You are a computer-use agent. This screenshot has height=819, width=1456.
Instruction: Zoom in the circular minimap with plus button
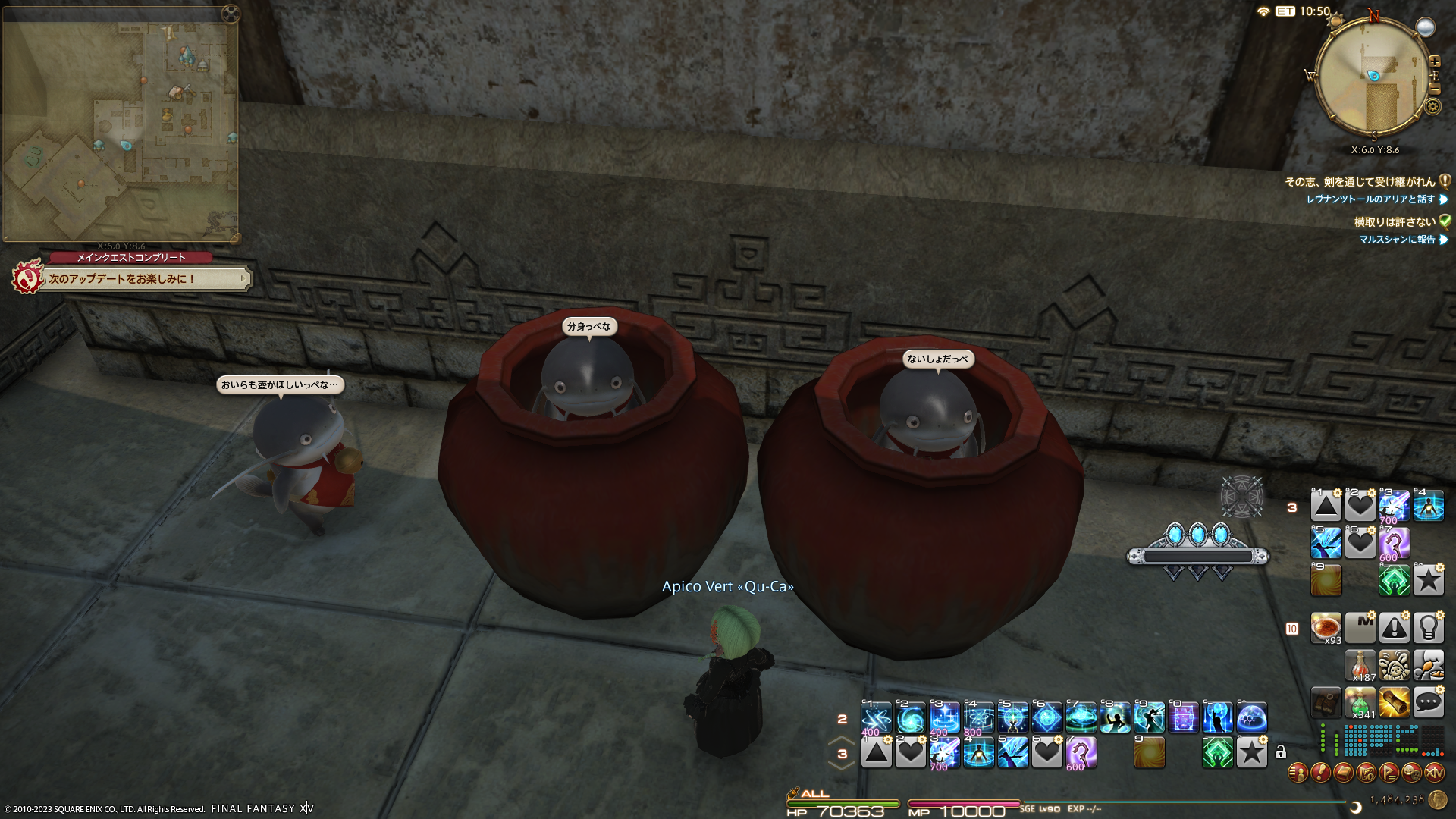(x=1434, y=61)
